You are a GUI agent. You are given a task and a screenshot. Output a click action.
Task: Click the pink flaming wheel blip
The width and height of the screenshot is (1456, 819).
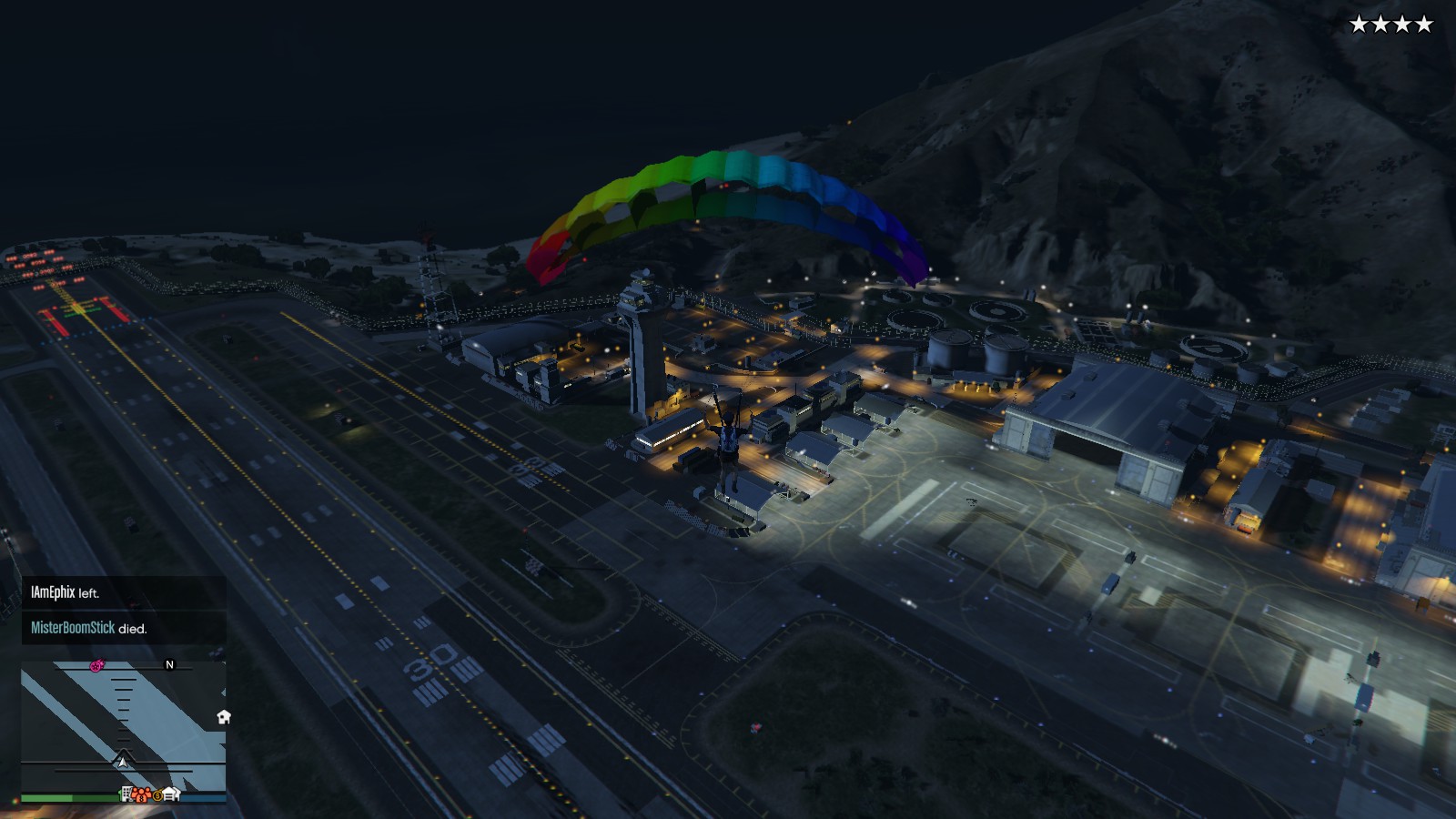click(x=96, y=666)
